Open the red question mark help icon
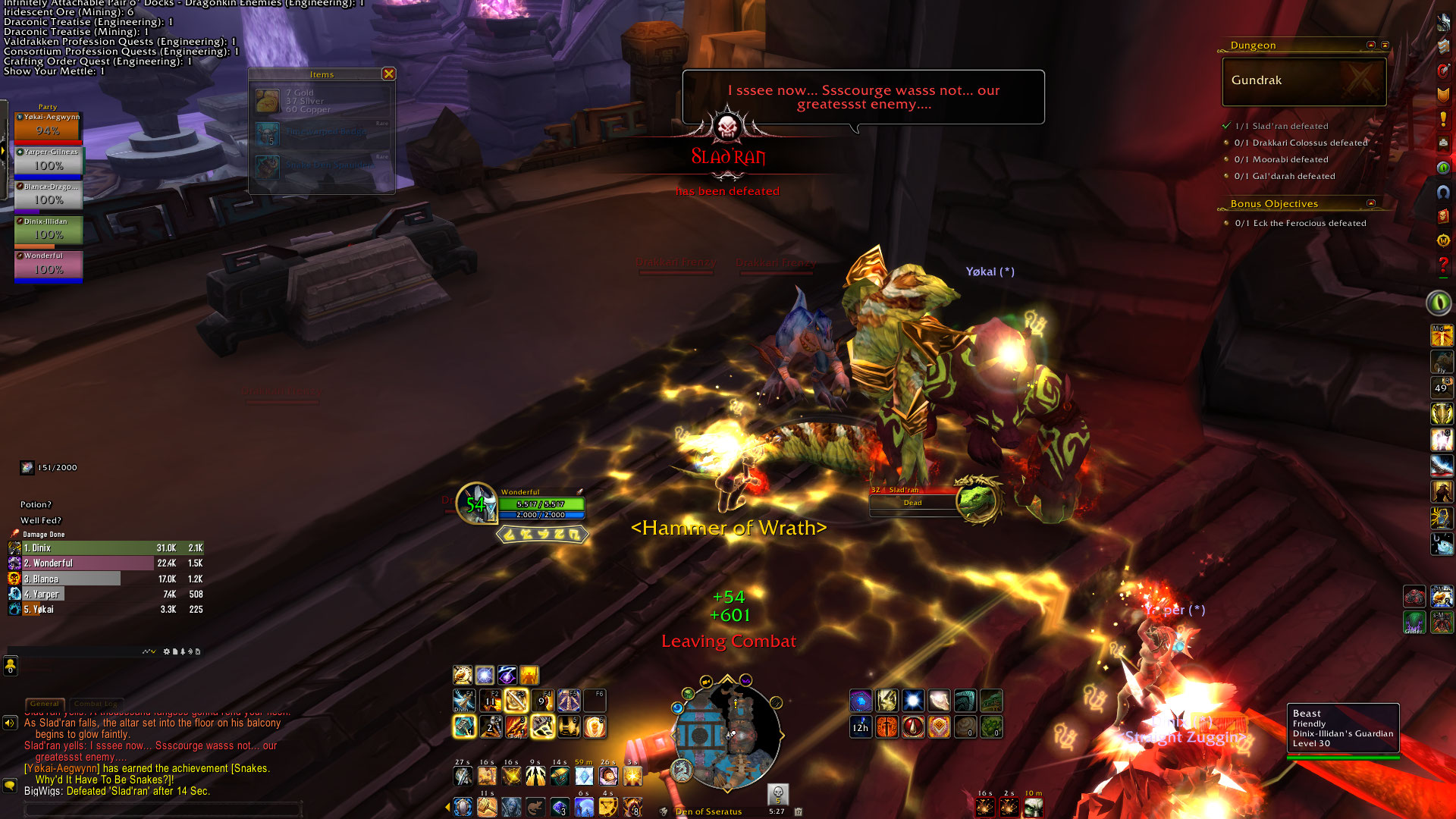Image resolution: width=1456 pixels, height=819 pixels. (1443, 264)
